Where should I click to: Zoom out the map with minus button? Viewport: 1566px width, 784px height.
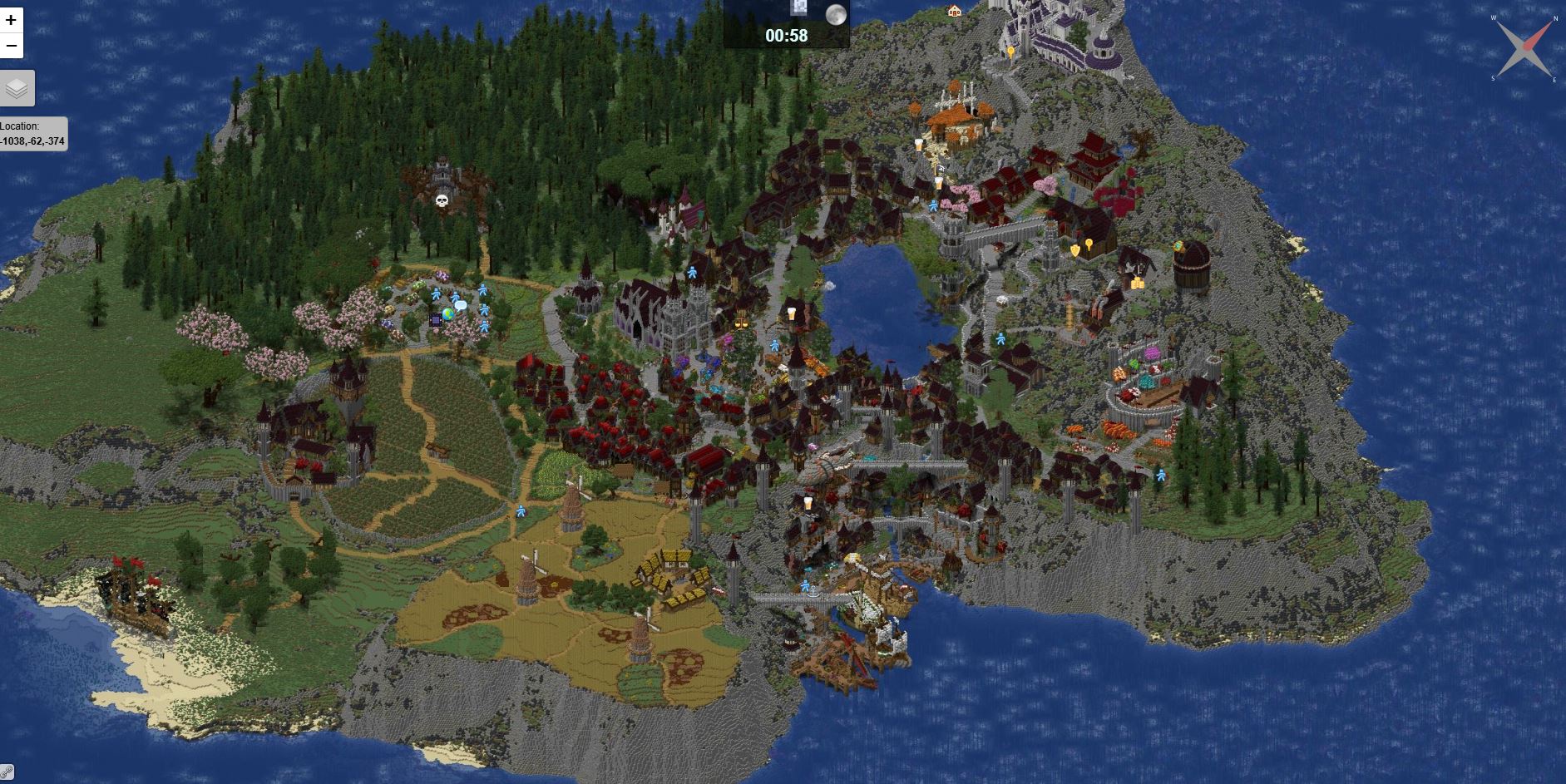(x=11, y=45)
